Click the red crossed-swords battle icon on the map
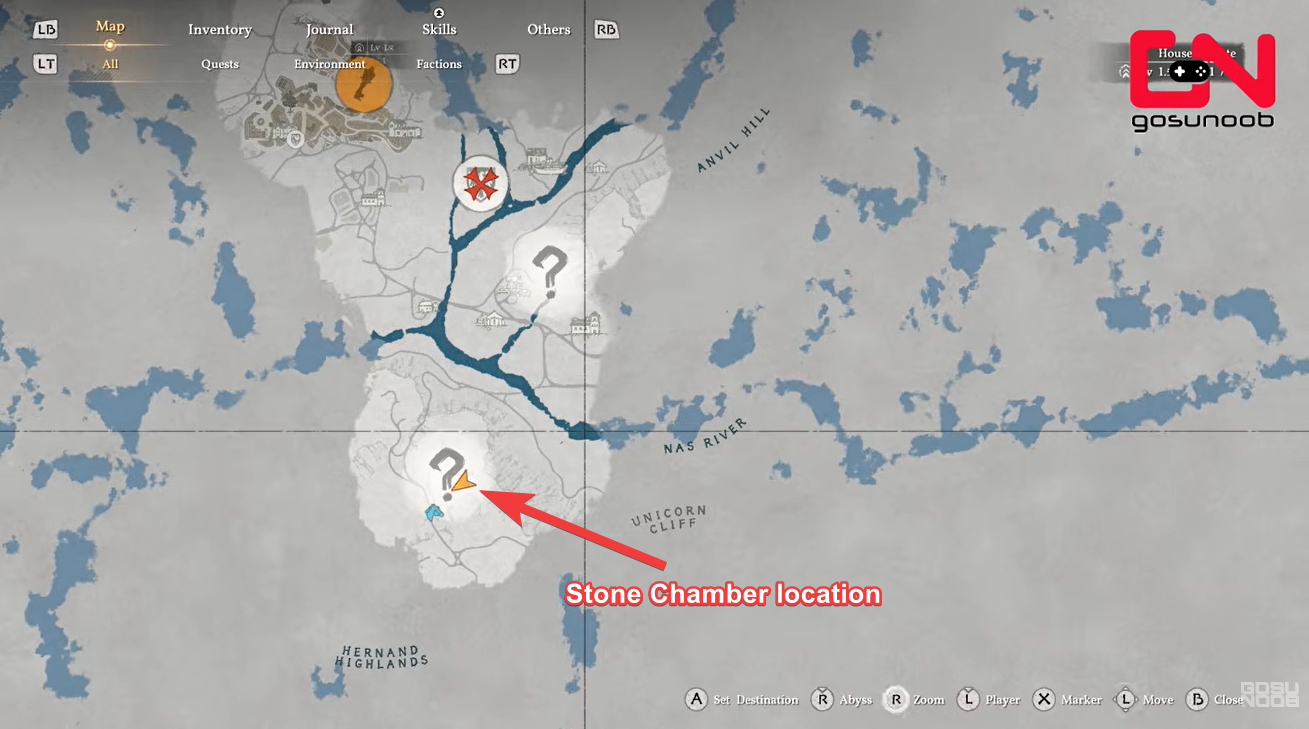The height and width of the screenshot is (729, 1309). point(481,183)
